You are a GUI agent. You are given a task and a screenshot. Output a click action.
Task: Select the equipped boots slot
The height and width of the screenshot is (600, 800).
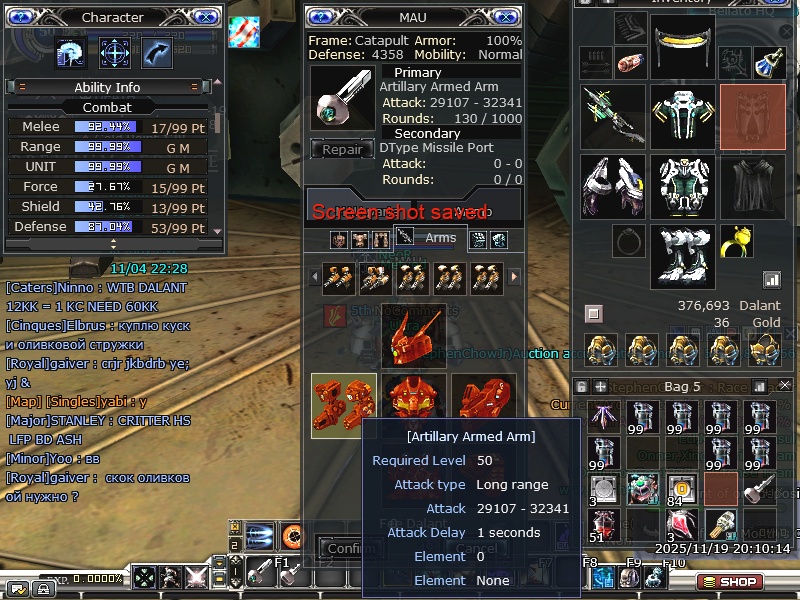tap(683, 256)
